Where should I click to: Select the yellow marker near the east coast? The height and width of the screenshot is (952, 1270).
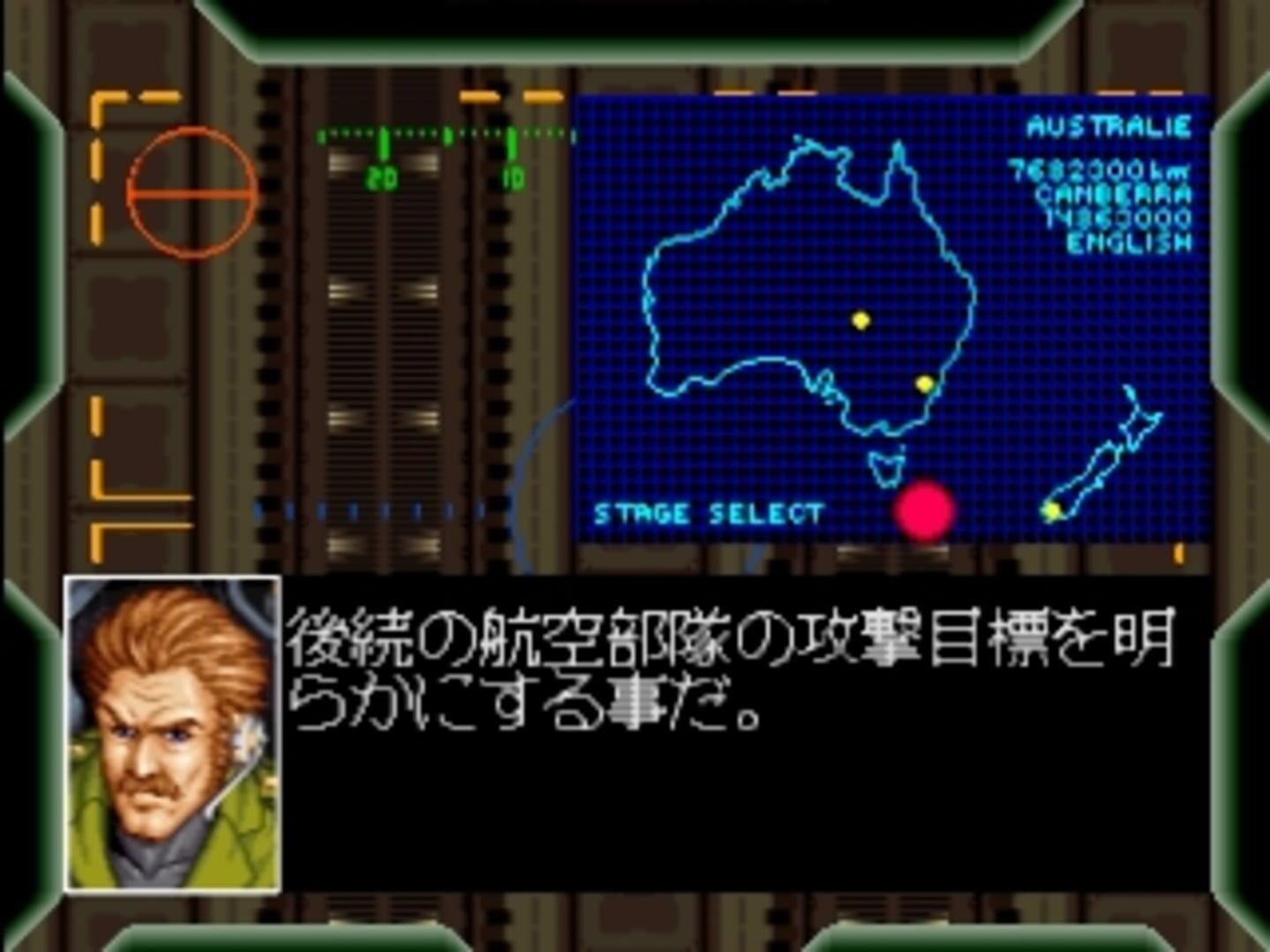(924, 383)
